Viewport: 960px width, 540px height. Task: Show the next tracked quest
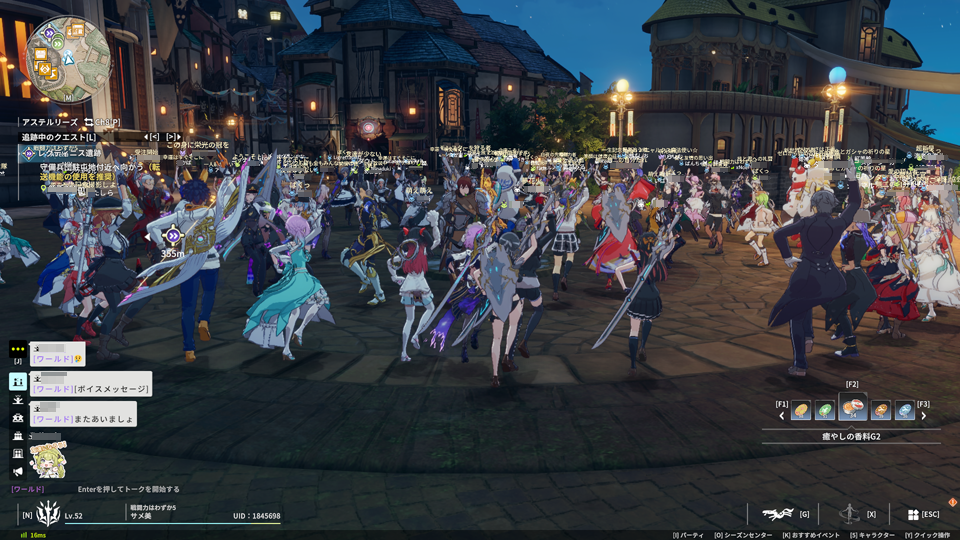pos(173,137)
